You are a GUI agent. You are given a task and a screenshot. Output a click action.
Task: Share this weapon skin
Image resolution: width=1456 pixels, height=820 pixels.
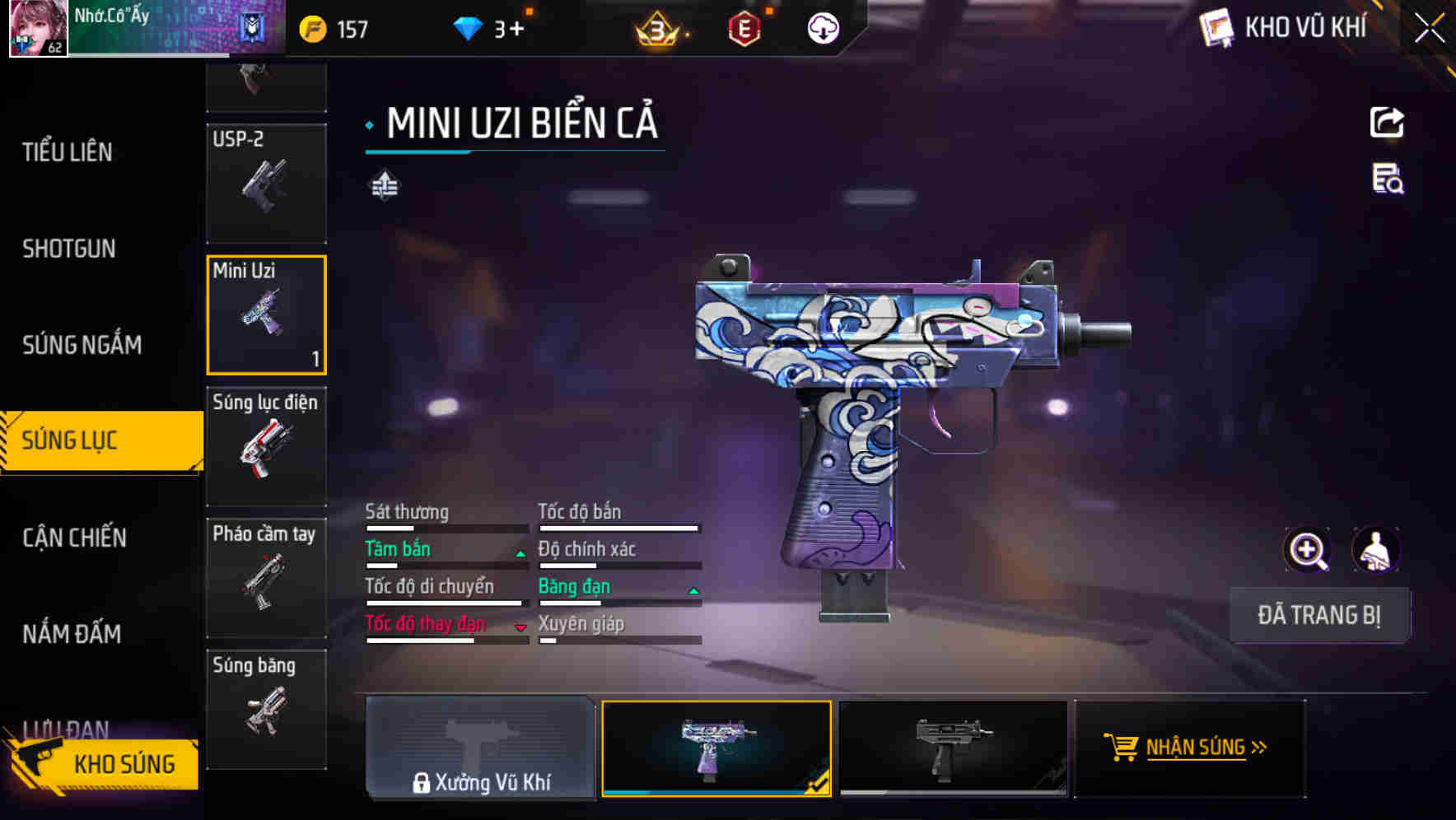click(1387, 123)
